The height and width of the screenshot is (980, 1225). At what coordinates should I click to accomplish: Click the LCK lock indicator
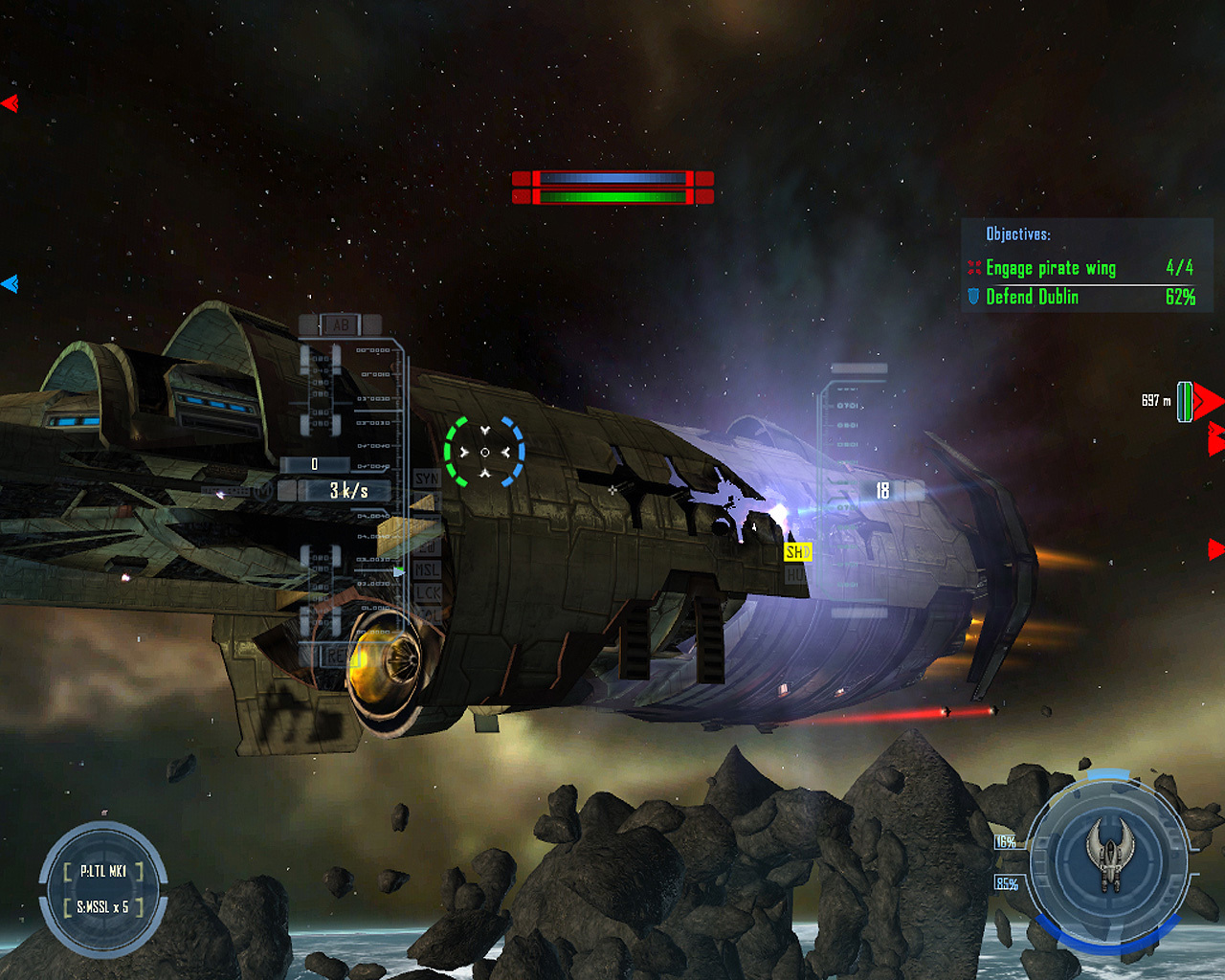tap(427, 592)
